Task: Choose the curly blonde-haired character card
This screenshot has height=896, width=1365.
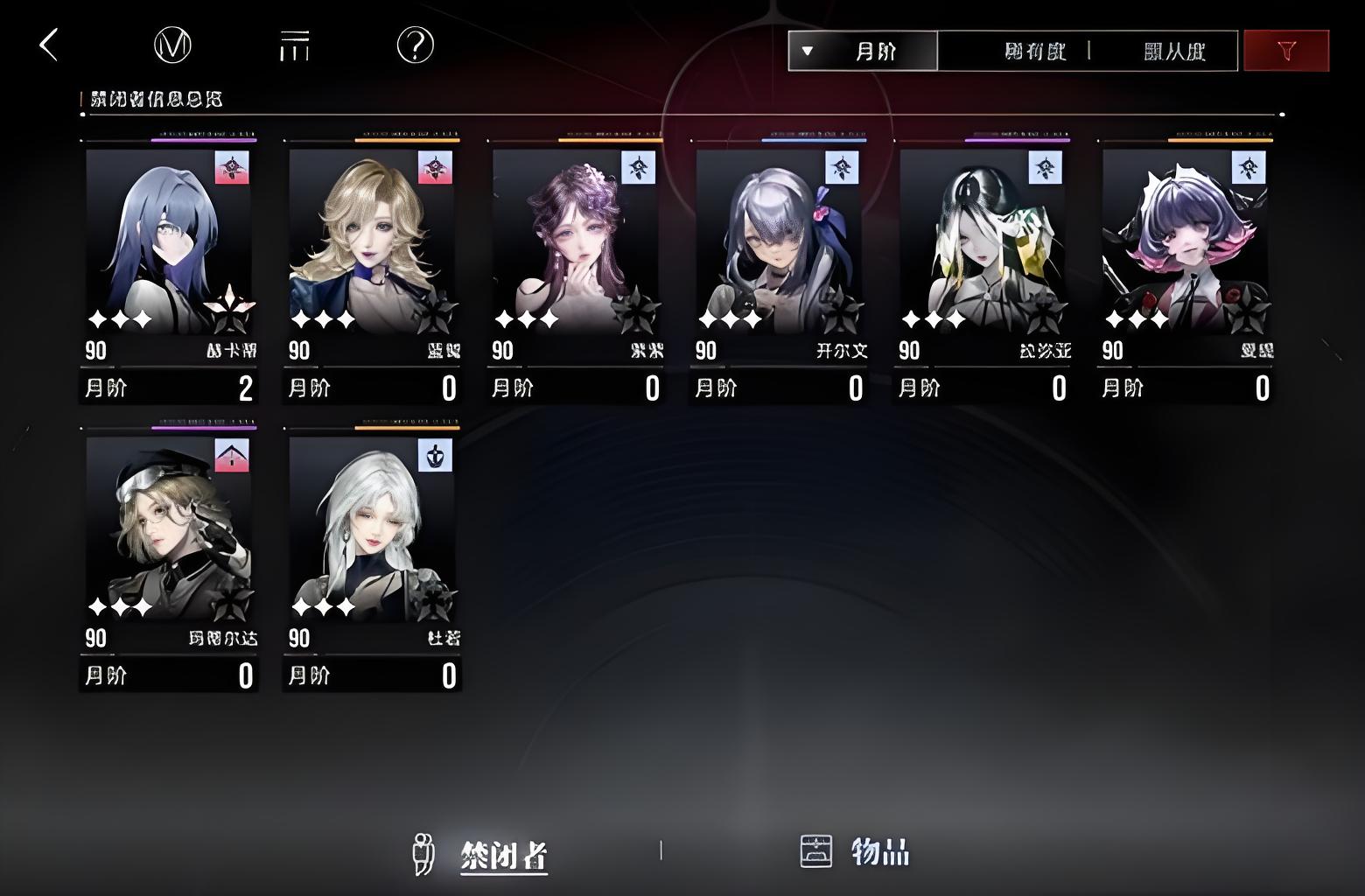Action: pyautogui.click(x=372, y=262)
